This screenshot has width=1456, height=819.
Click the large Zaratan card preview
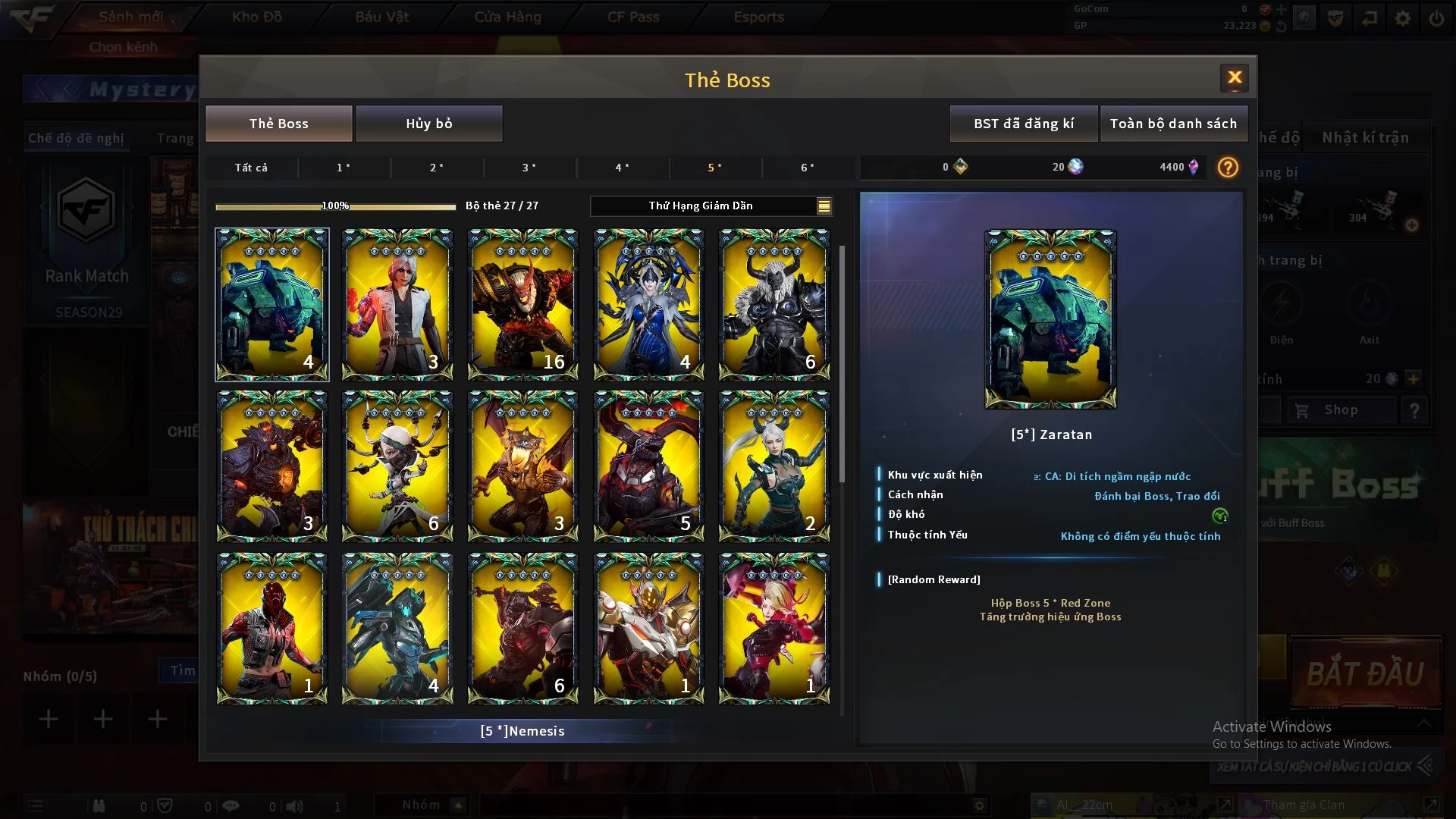click(x=1050, y=319)
